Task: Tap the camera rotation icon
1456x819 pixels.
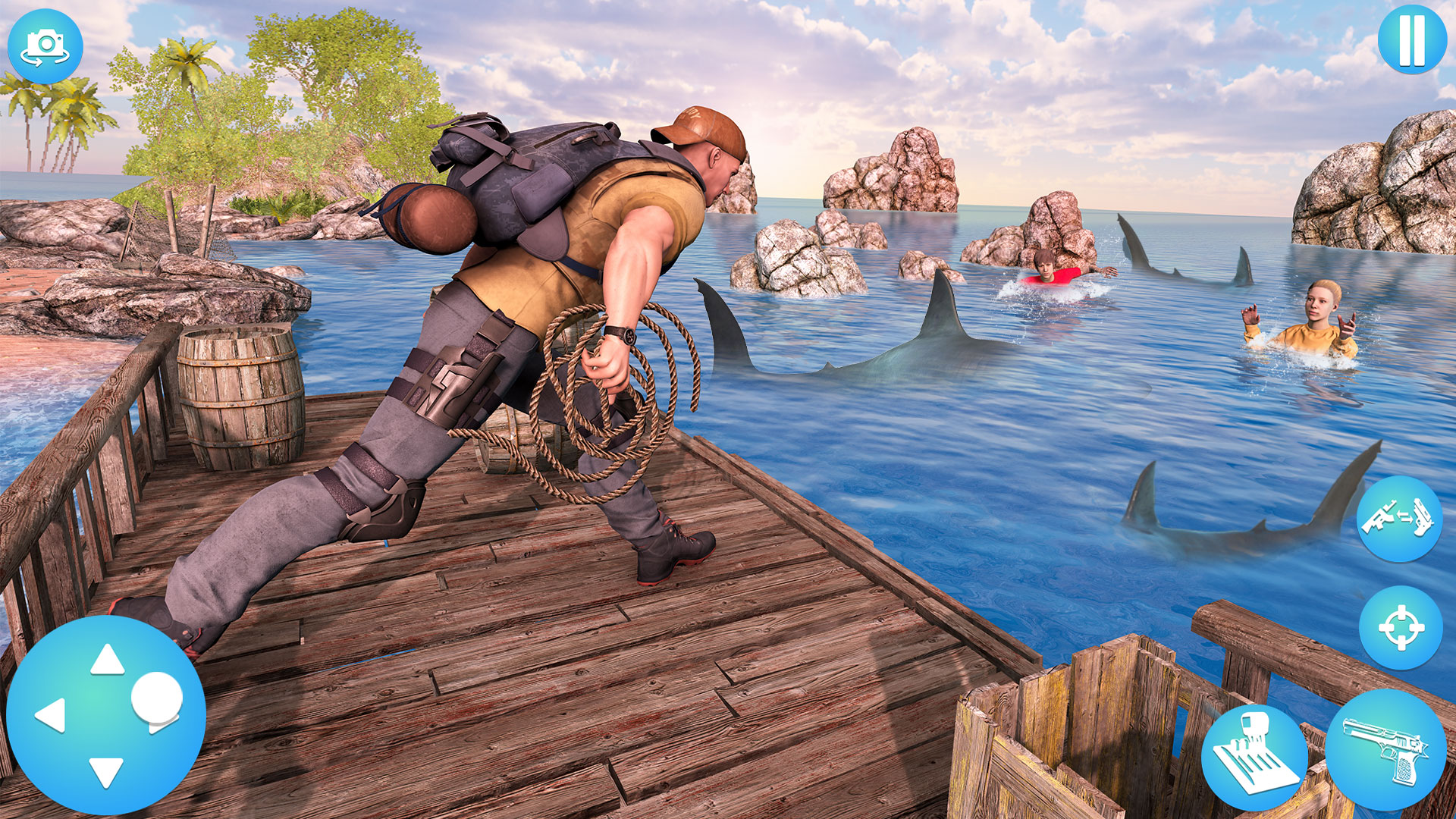Action: click(47, 45)
